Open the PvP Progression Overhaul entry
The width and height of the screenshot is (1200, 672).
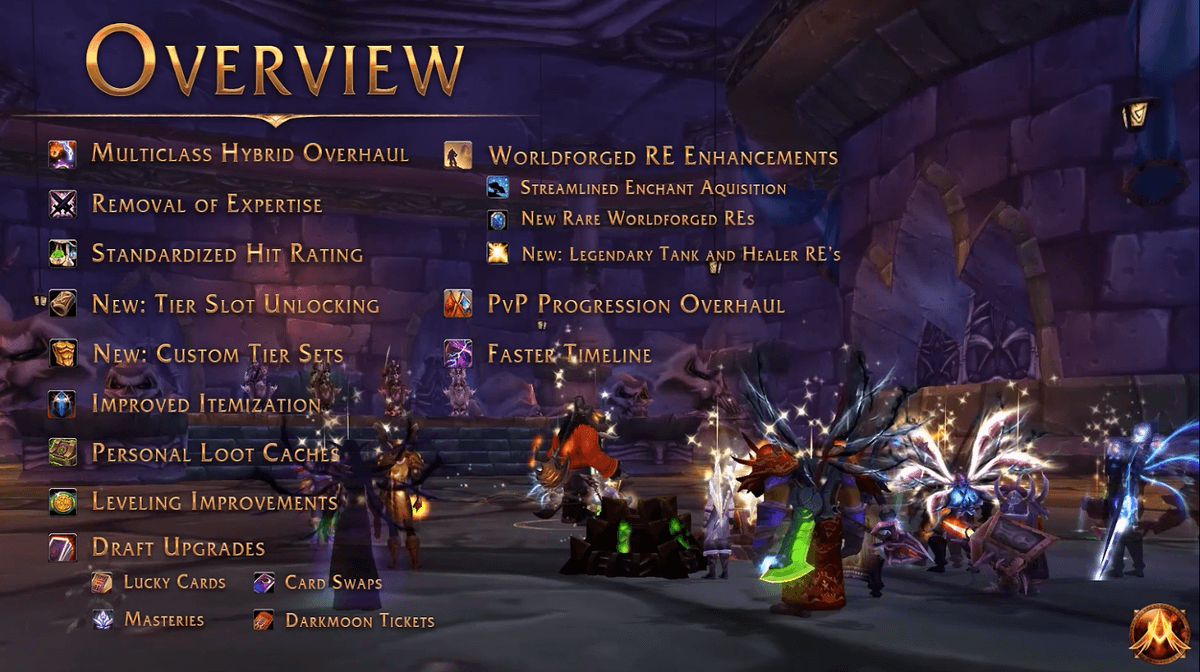coord(635,305)
